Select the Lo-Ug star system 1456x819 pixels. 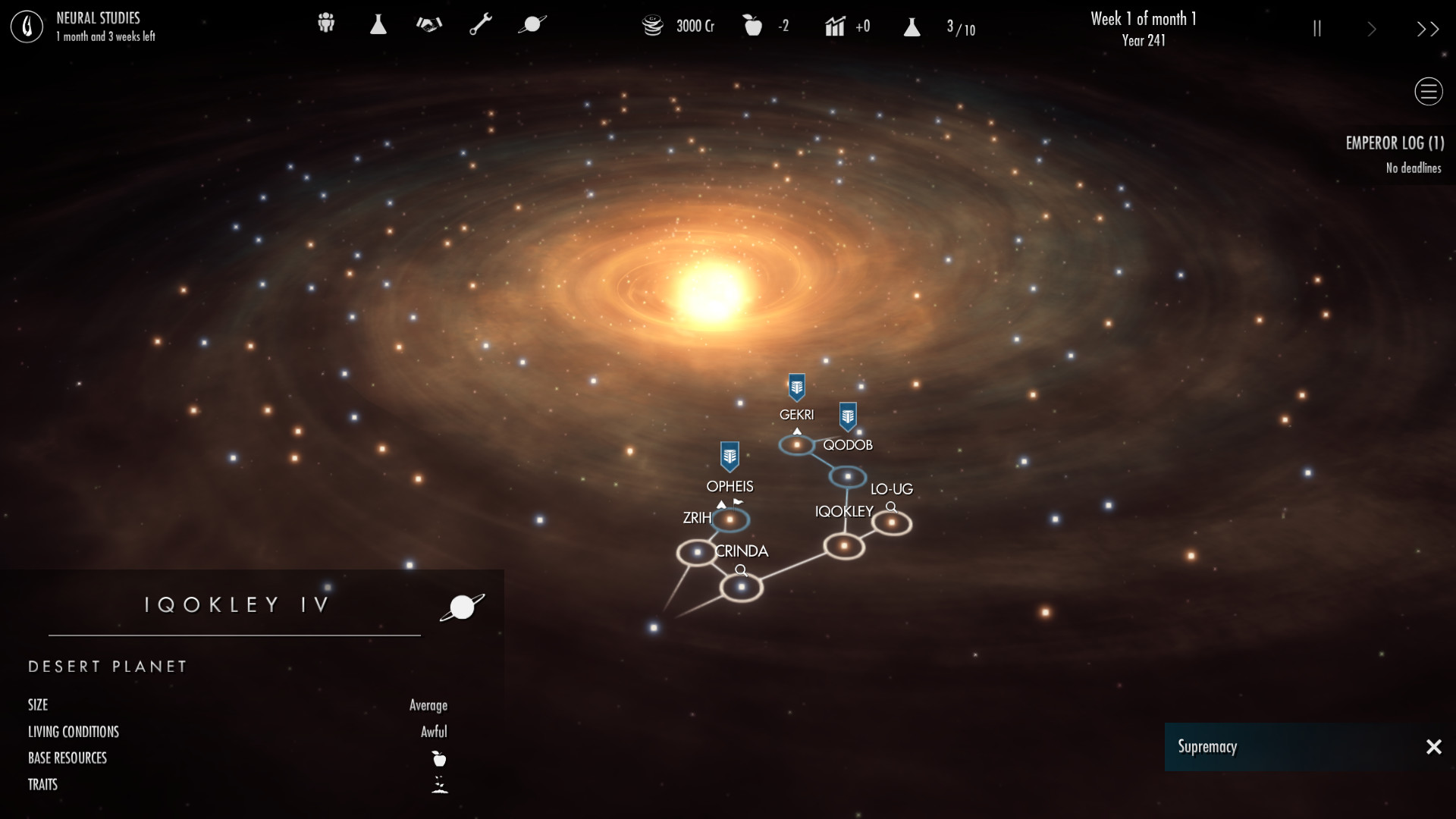(x=891, y=522)
